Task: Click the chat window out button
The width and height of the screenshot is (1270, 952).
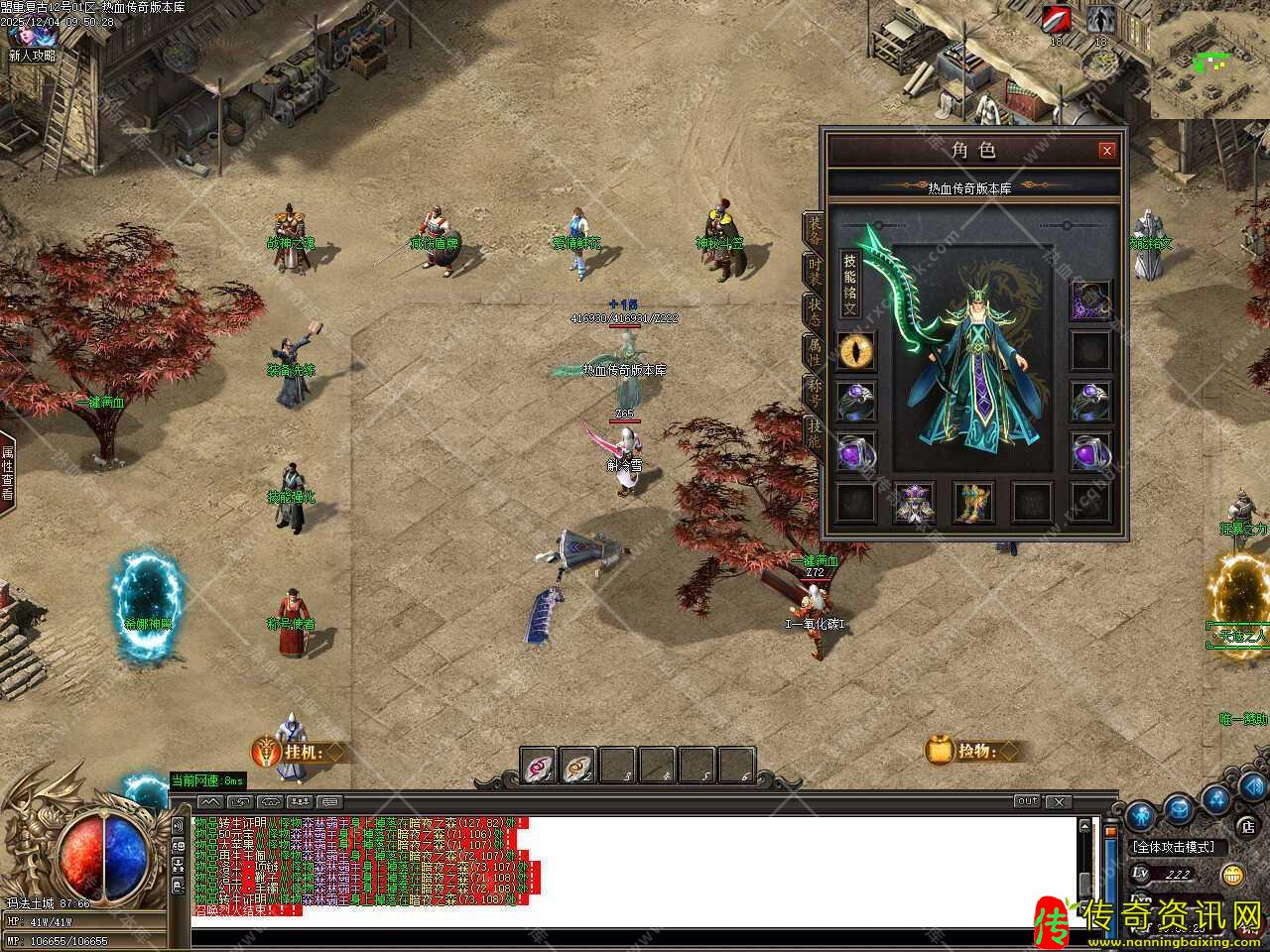Action: tap(1026, 801)
